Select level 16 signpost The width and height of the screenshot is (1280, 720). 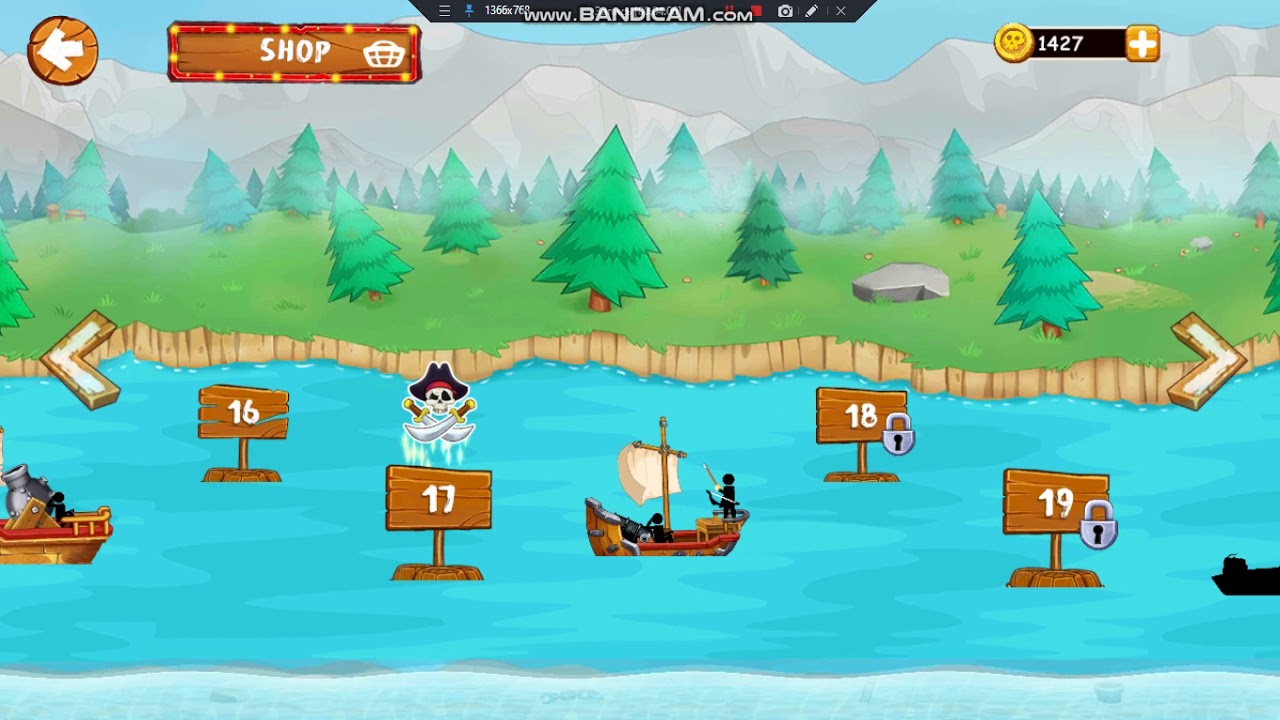pyautogui.click(x=243, y=413)
